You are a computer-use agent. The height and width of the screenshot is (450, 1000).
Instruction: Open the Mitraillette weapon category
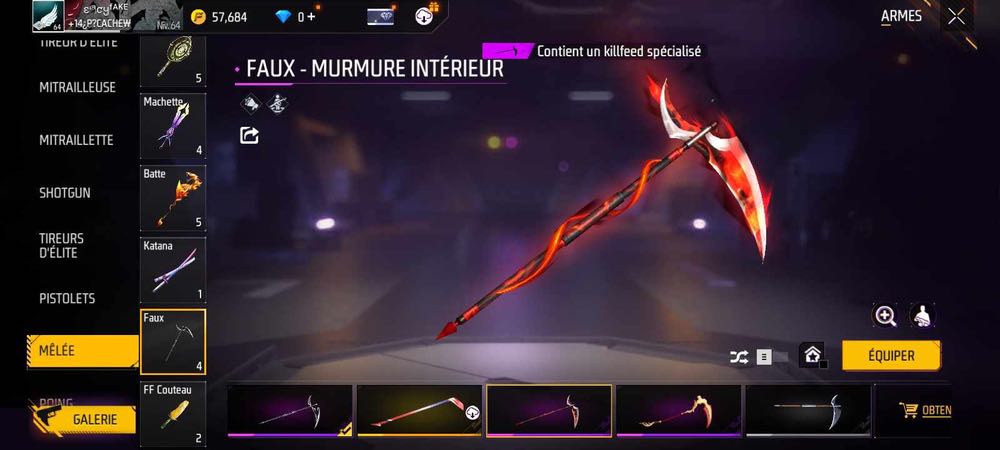coord(76,140)
